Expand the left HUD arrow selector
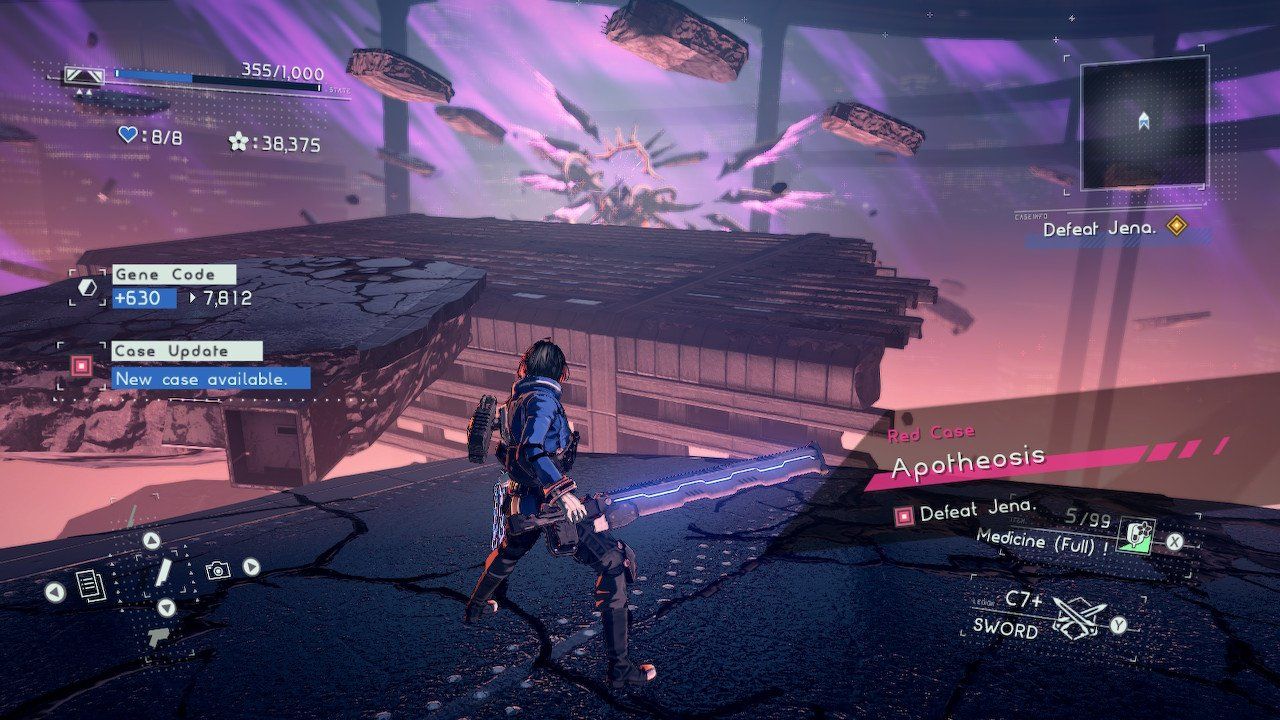Viewport: 1280px width, 720px height. (54, 591)
